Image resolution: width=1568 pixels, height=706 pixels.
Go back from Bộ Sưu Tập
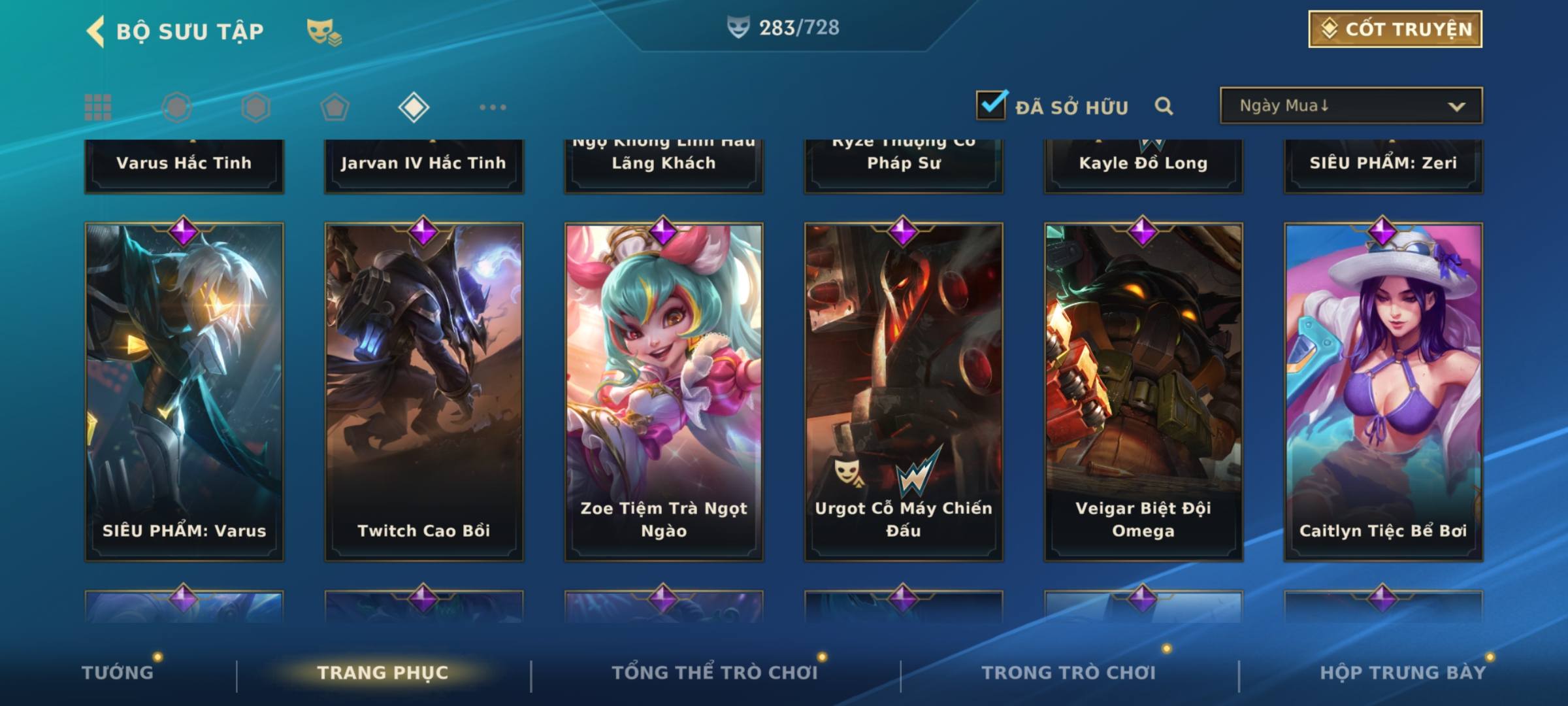pos(96,31)
